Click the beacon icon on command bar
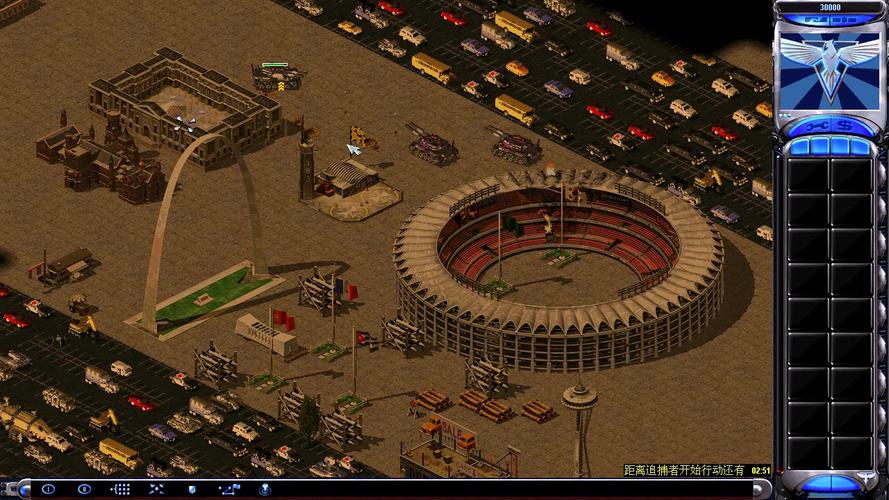The width and height of the screenshot is (889, 500). point(264,489)
